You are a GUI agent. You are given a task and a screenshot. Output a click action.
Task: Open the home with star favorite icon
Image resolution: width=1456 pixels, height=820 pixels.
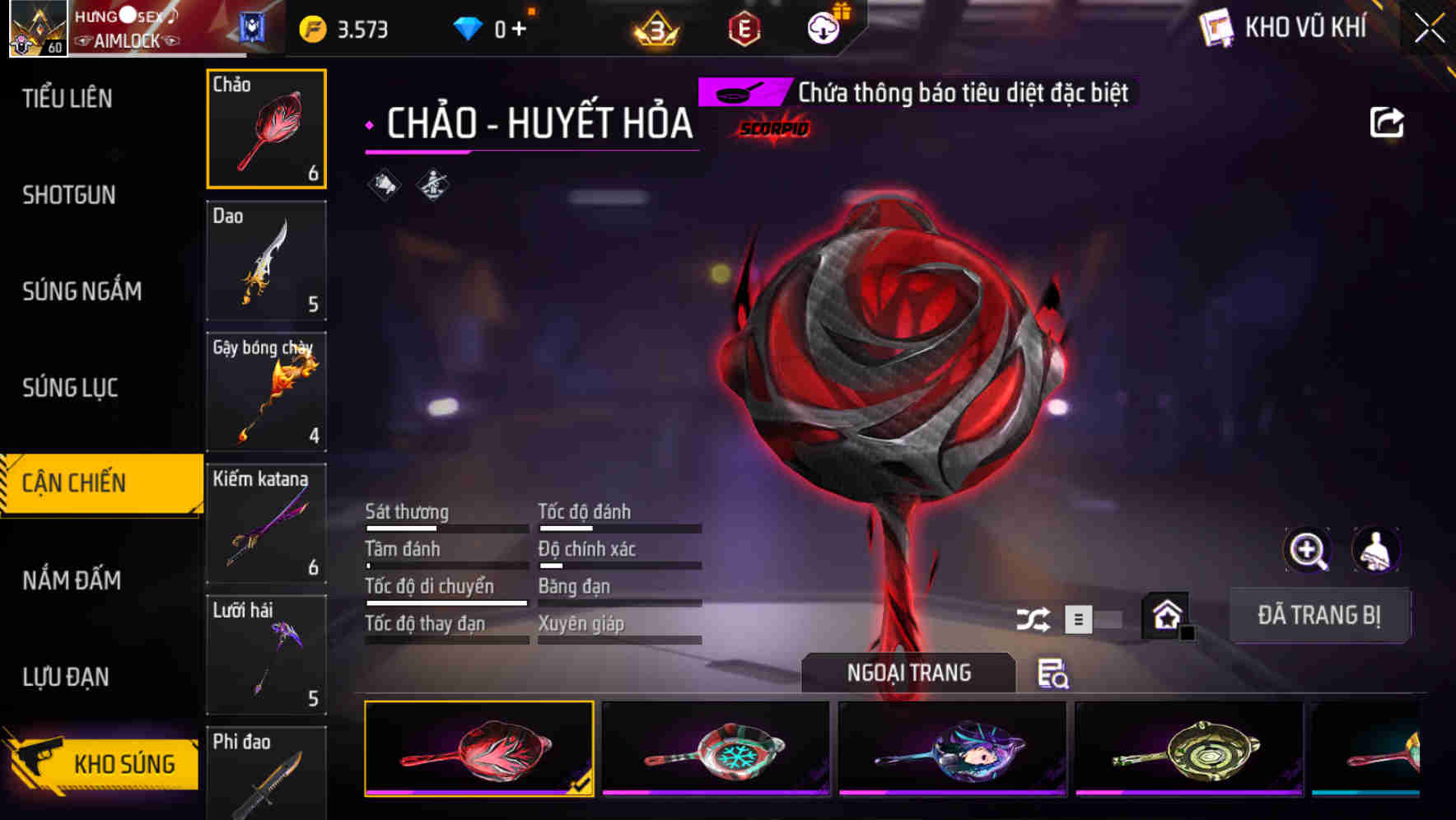(1164, 615)
